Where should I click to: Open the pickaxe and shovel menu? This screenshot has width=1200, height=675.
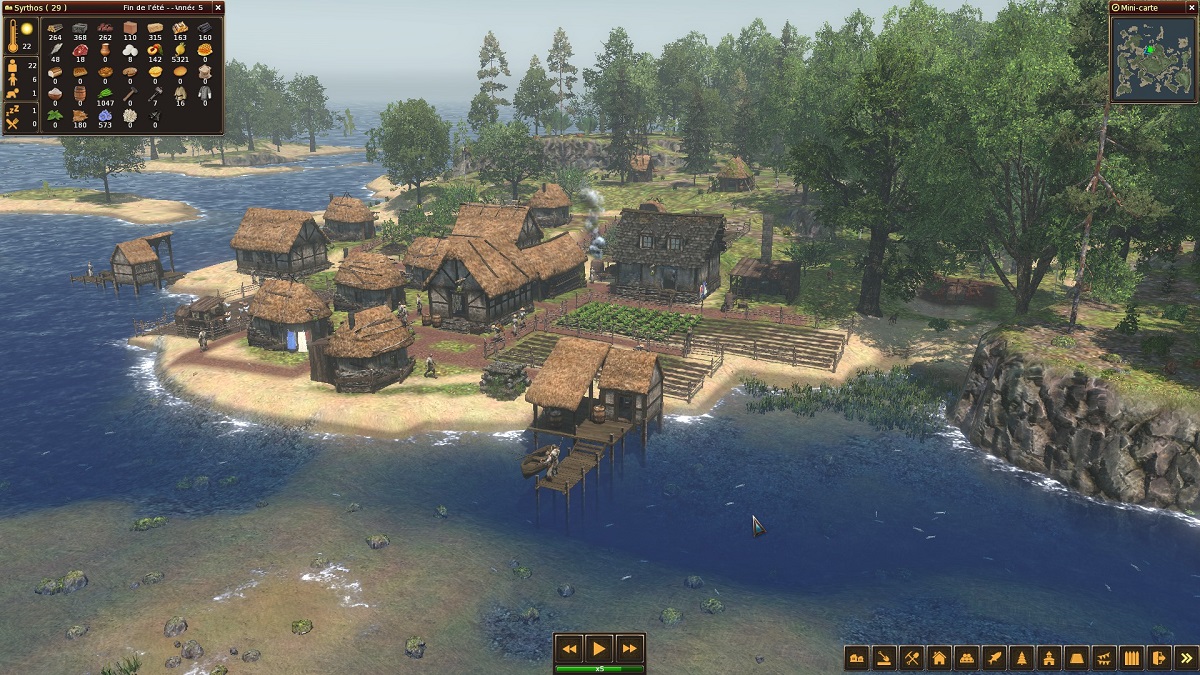coord(911,658)
